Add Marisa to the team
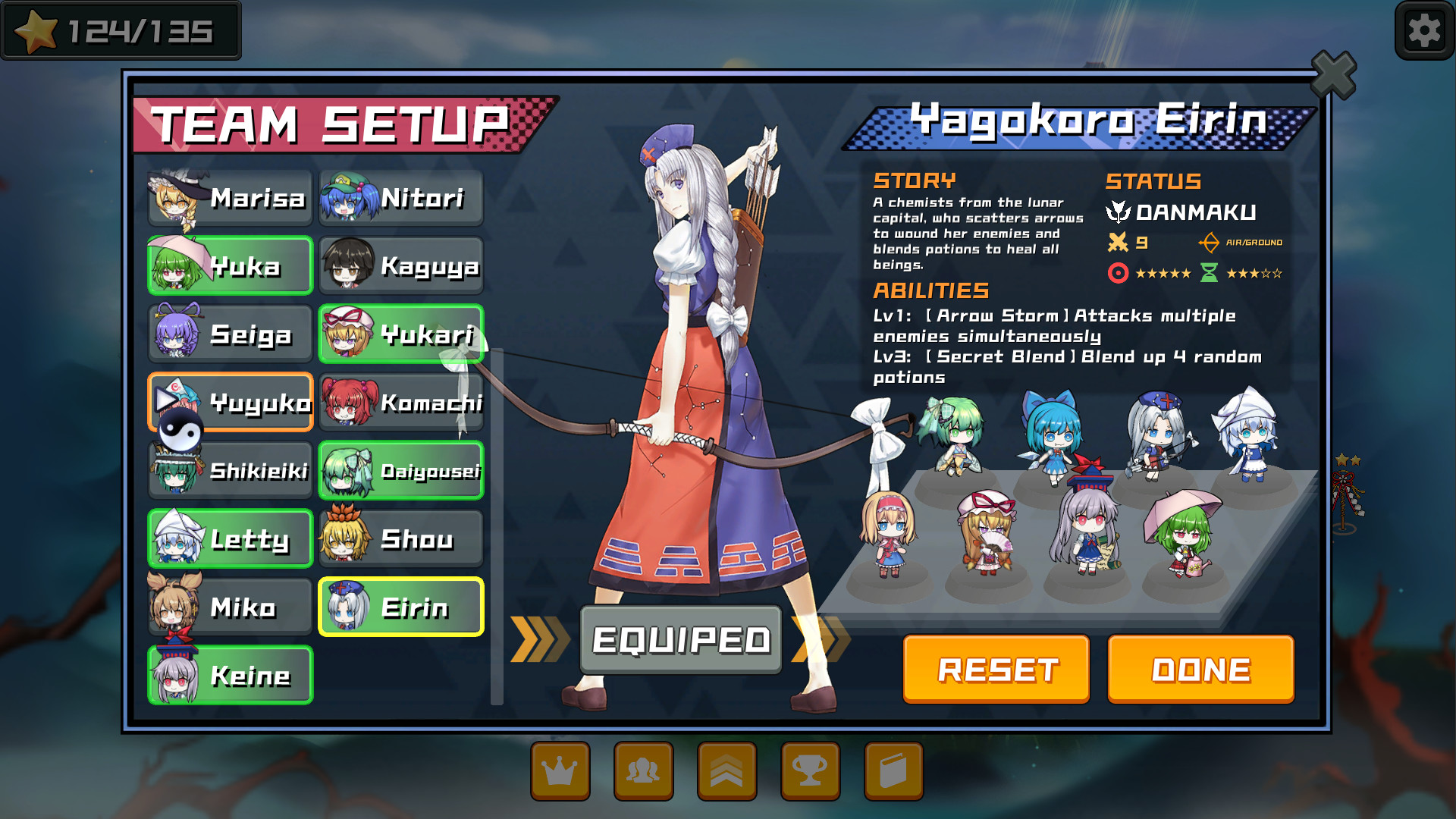1456x819 pixels. point(230,198)
